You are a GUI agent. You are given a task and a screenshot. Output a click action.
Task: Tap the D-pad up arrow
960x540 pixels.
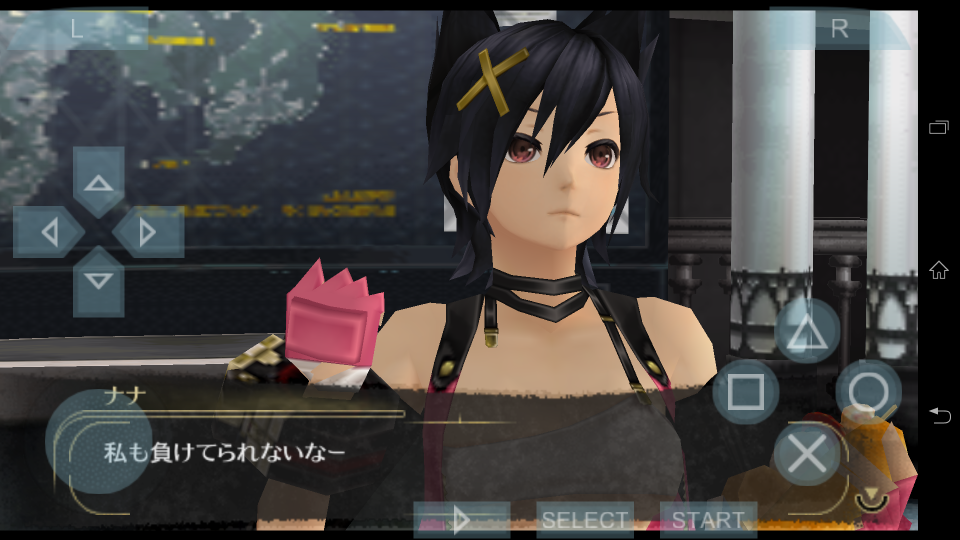tap(98, 183)
